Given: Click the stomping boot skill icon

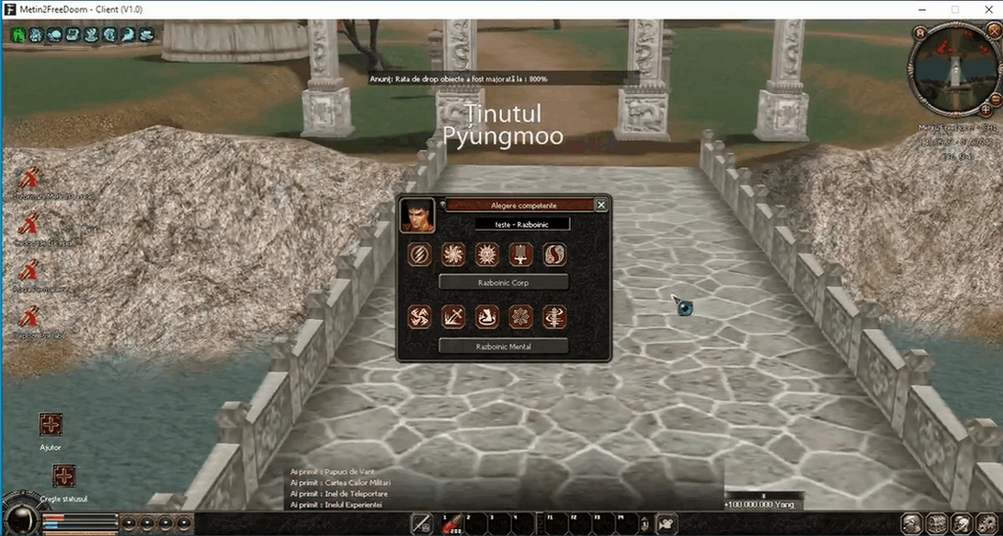Looking at the screenshot, I should click(487, 318).
